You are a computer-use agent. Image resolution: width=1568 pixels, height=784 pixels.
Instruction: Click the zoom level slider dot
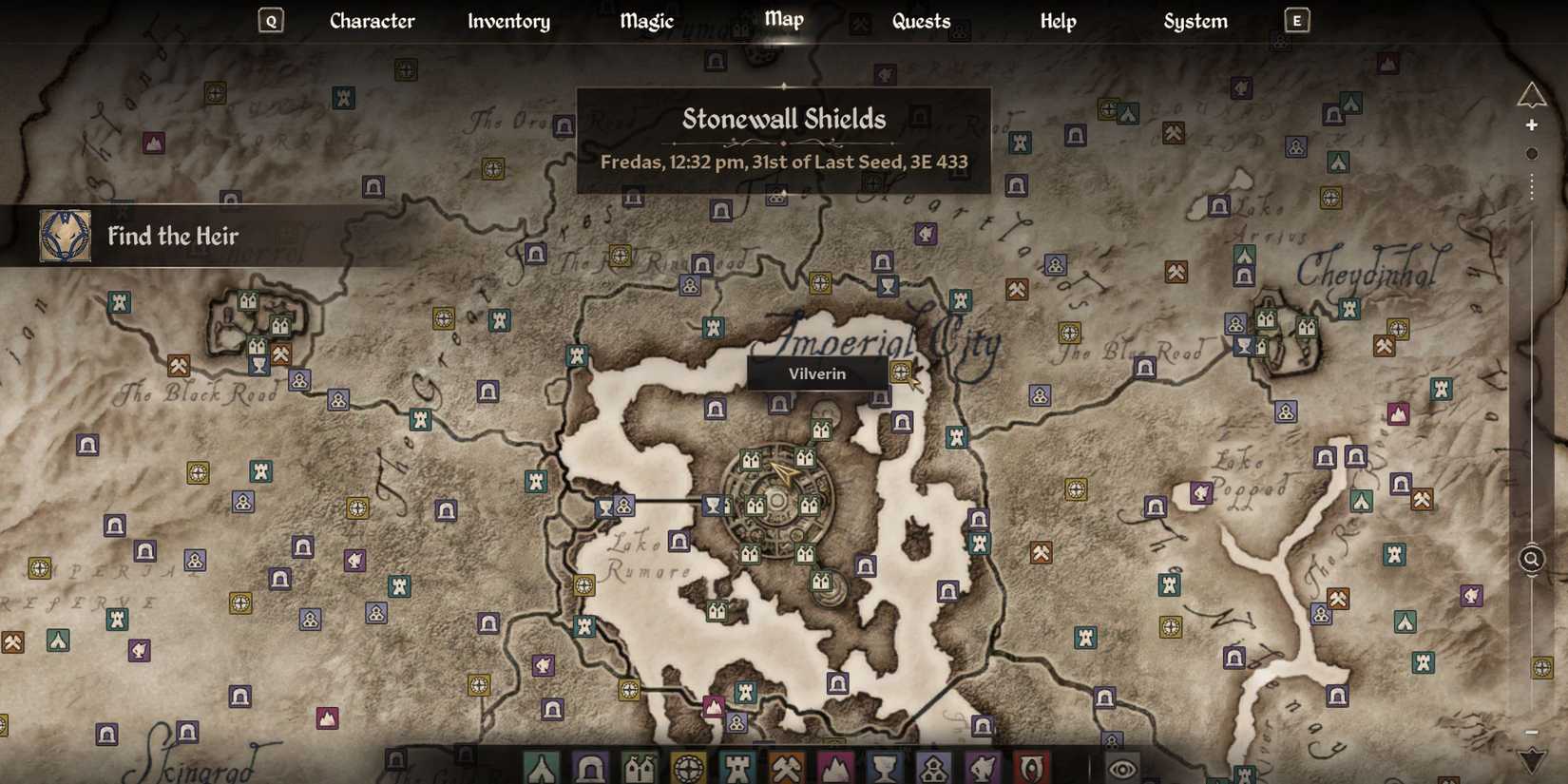(x=1532, y=153)
